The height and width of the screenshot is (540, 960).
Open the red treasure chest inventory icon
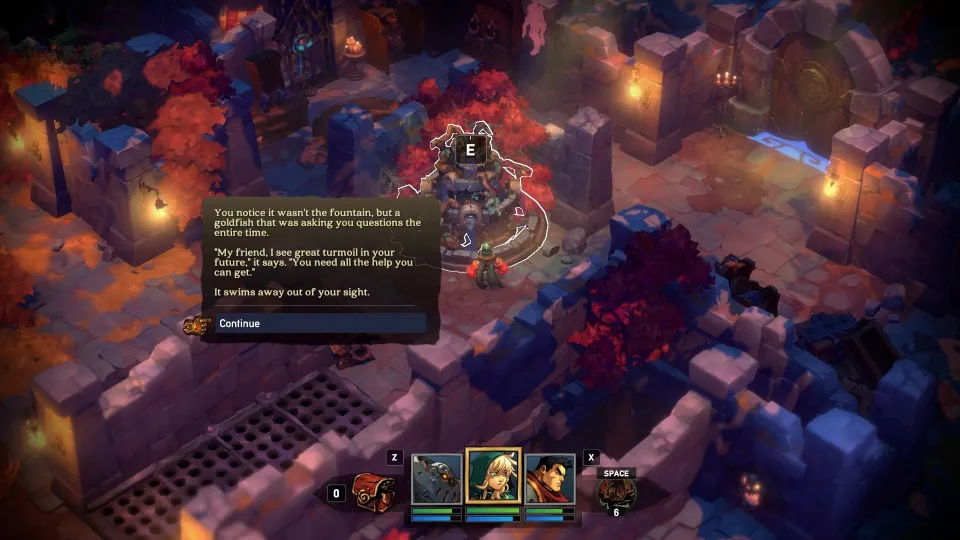point(375,490)
